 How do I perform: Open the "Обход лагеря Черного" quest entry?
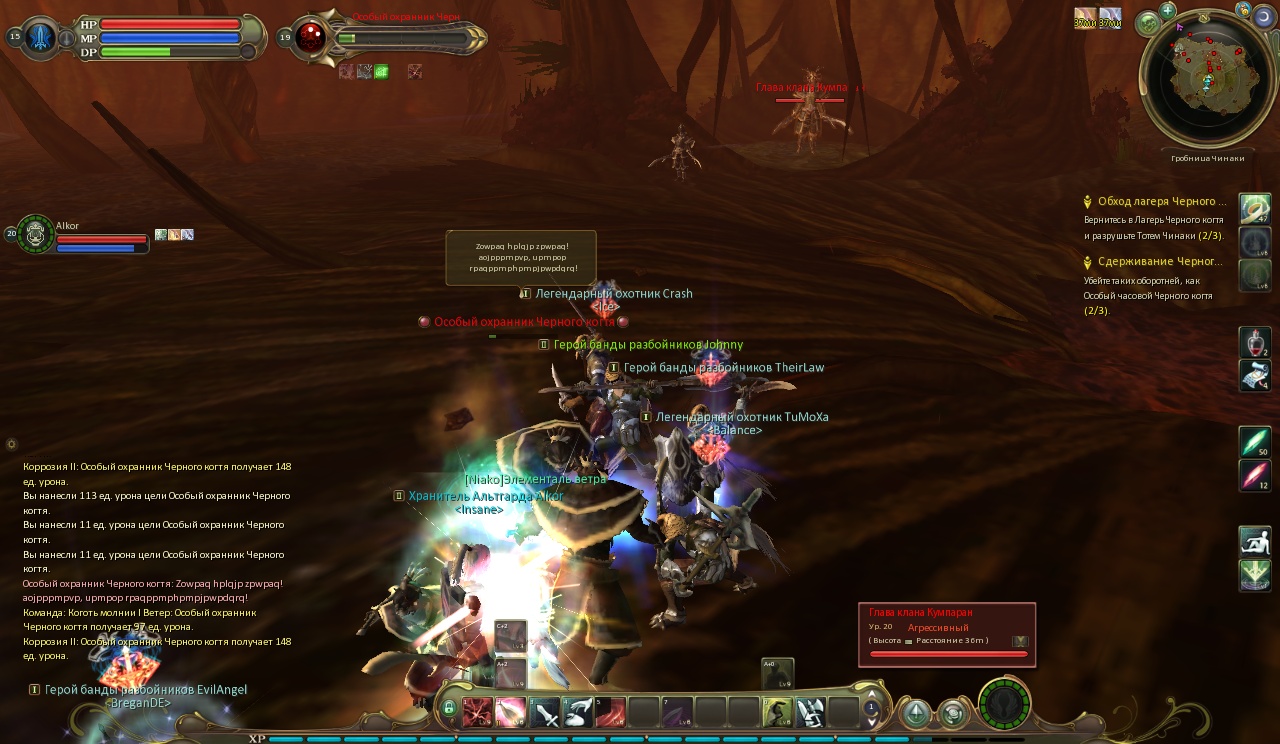[x=1161, y=201]
